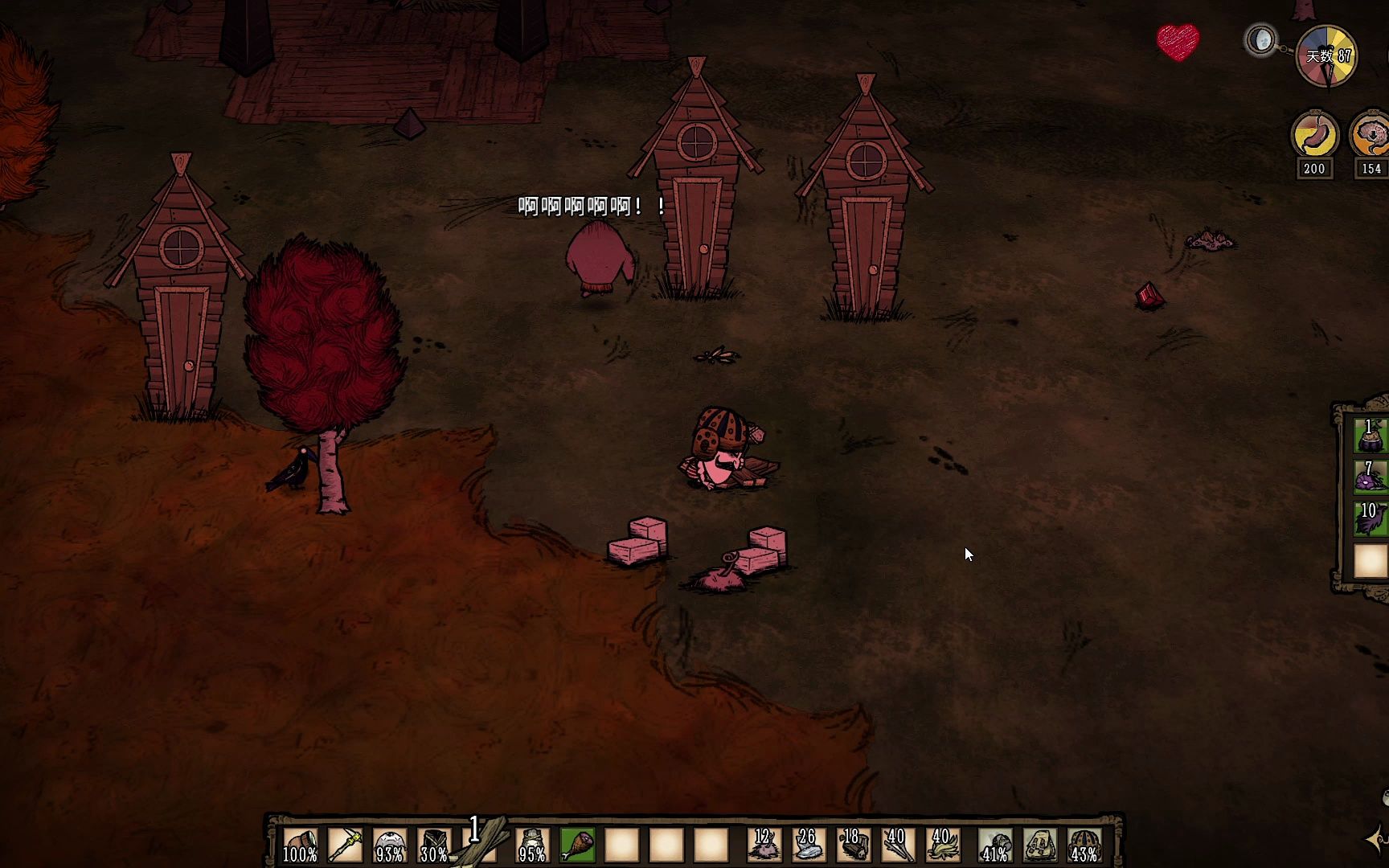Take the stack of 40 twigs
This screenshot has height=868, width=1389.
click(897, 845)
